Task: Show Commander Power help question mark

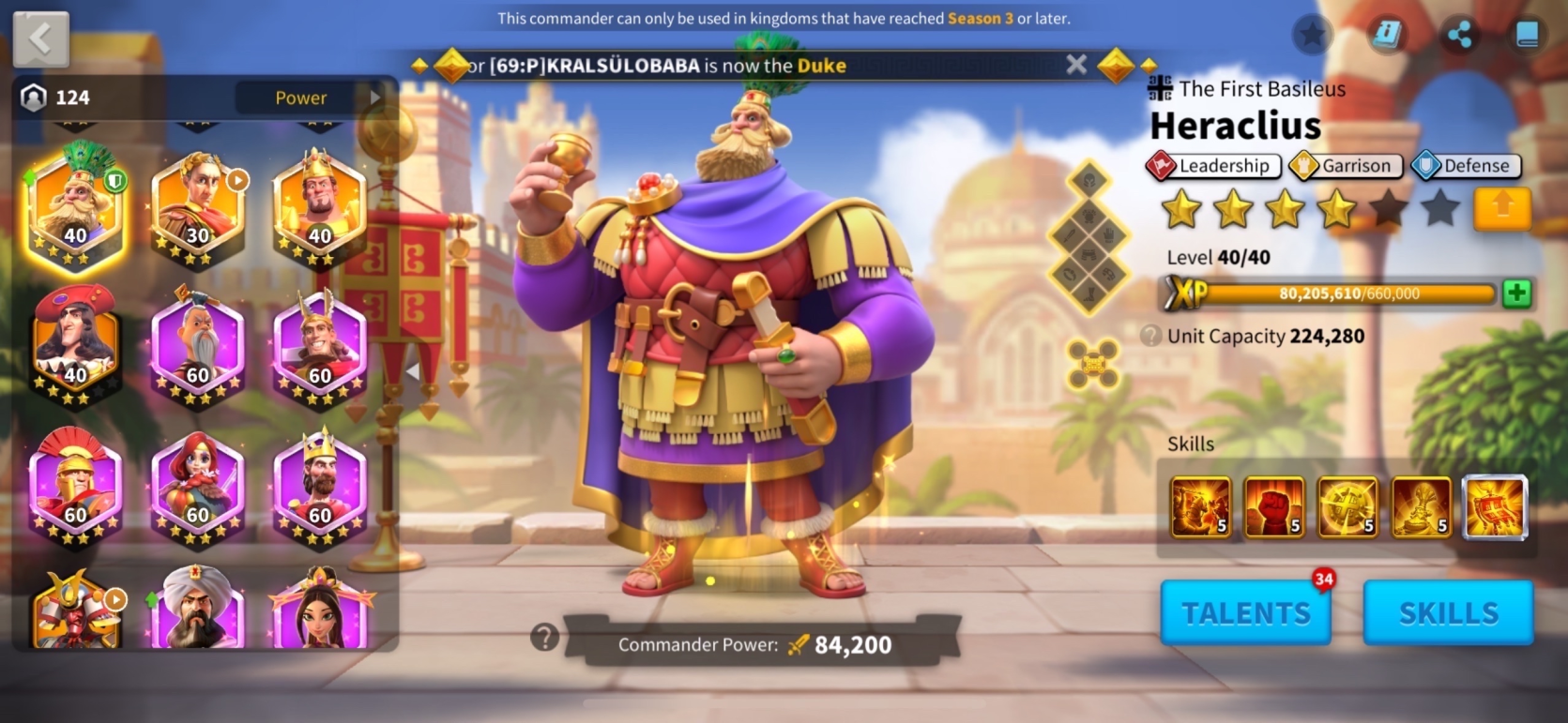Action: click(x=544, y=638)
